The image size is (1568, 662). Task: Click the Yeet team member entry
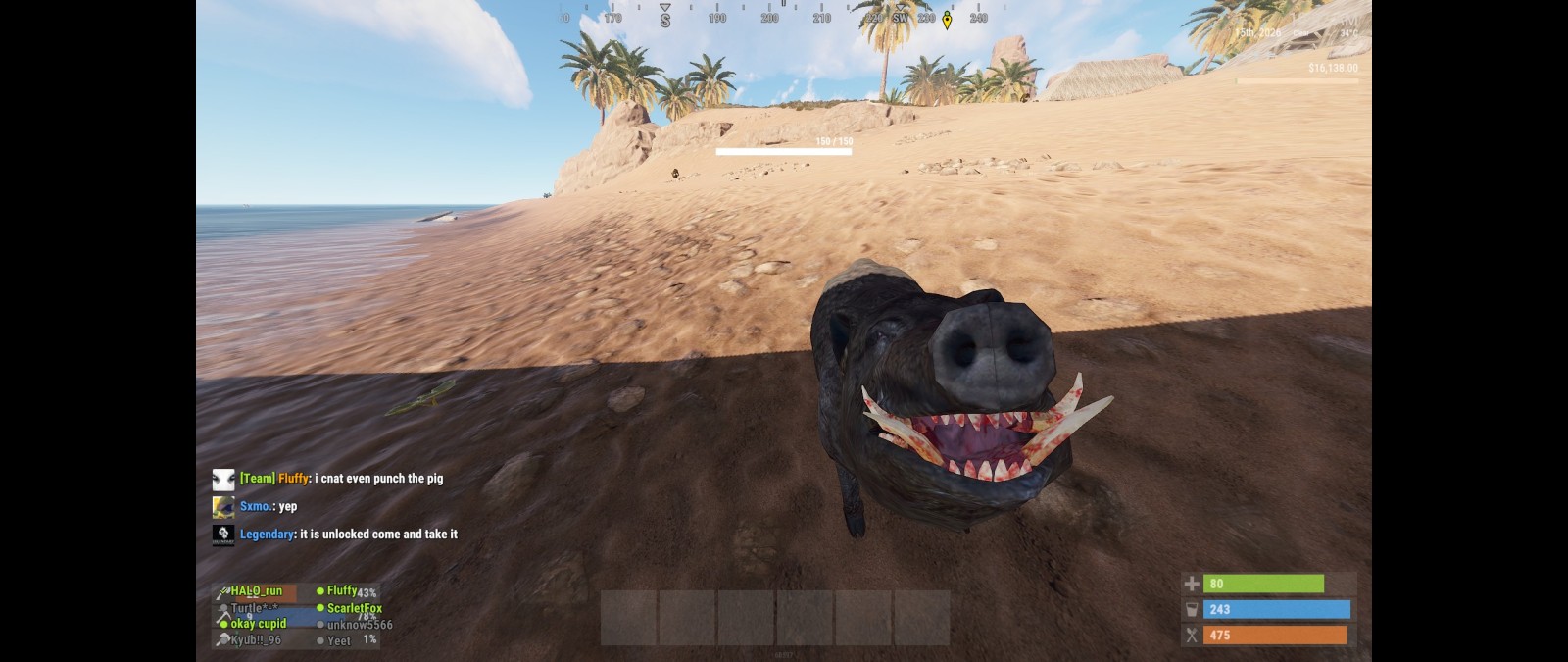pos(339,640)
